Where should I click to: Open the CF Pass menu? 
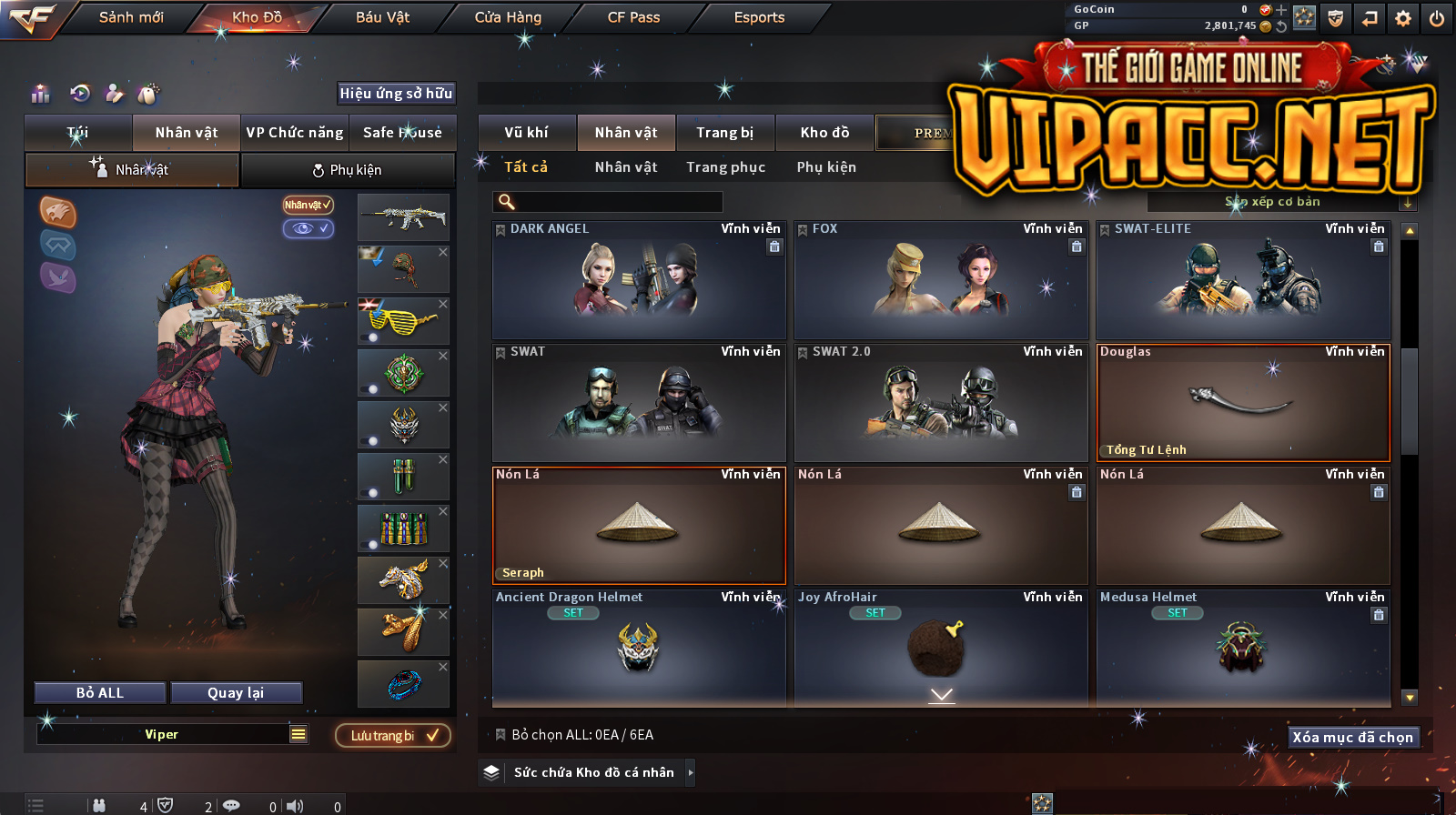633,17
